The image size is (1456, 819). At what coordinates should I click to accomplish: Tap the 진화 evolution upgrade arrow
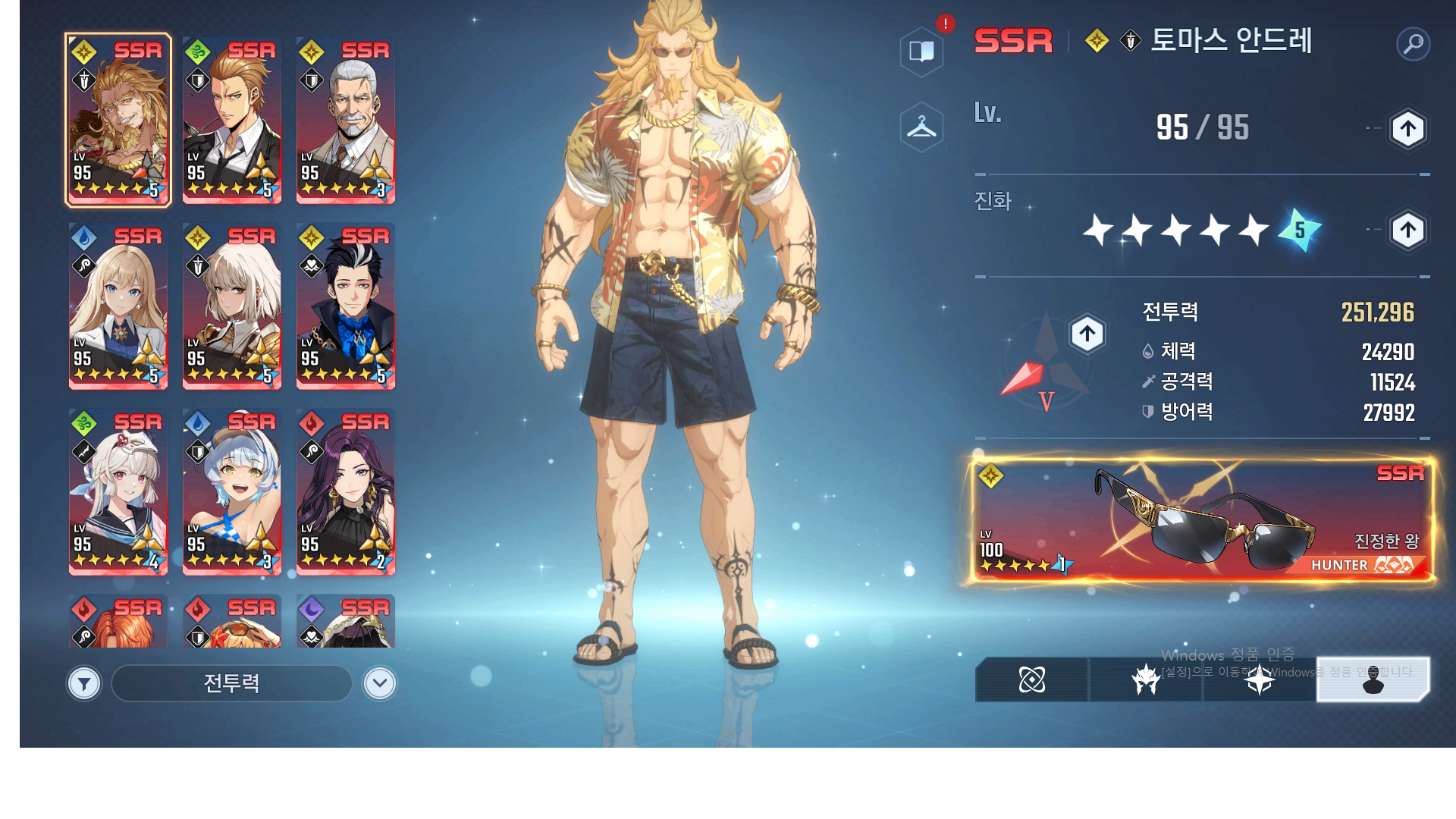(1407, 230)
